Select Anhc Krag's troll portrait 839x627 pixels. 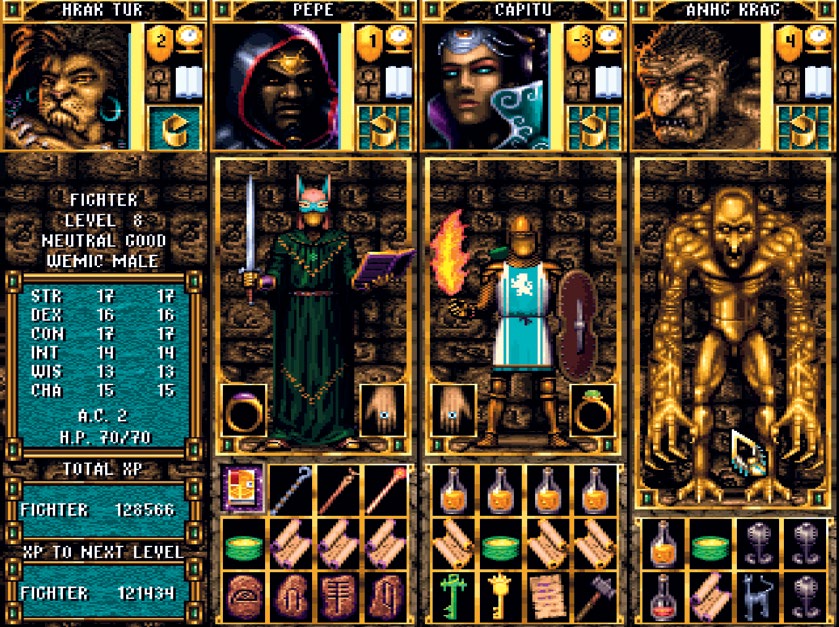(x=696, y=86)
